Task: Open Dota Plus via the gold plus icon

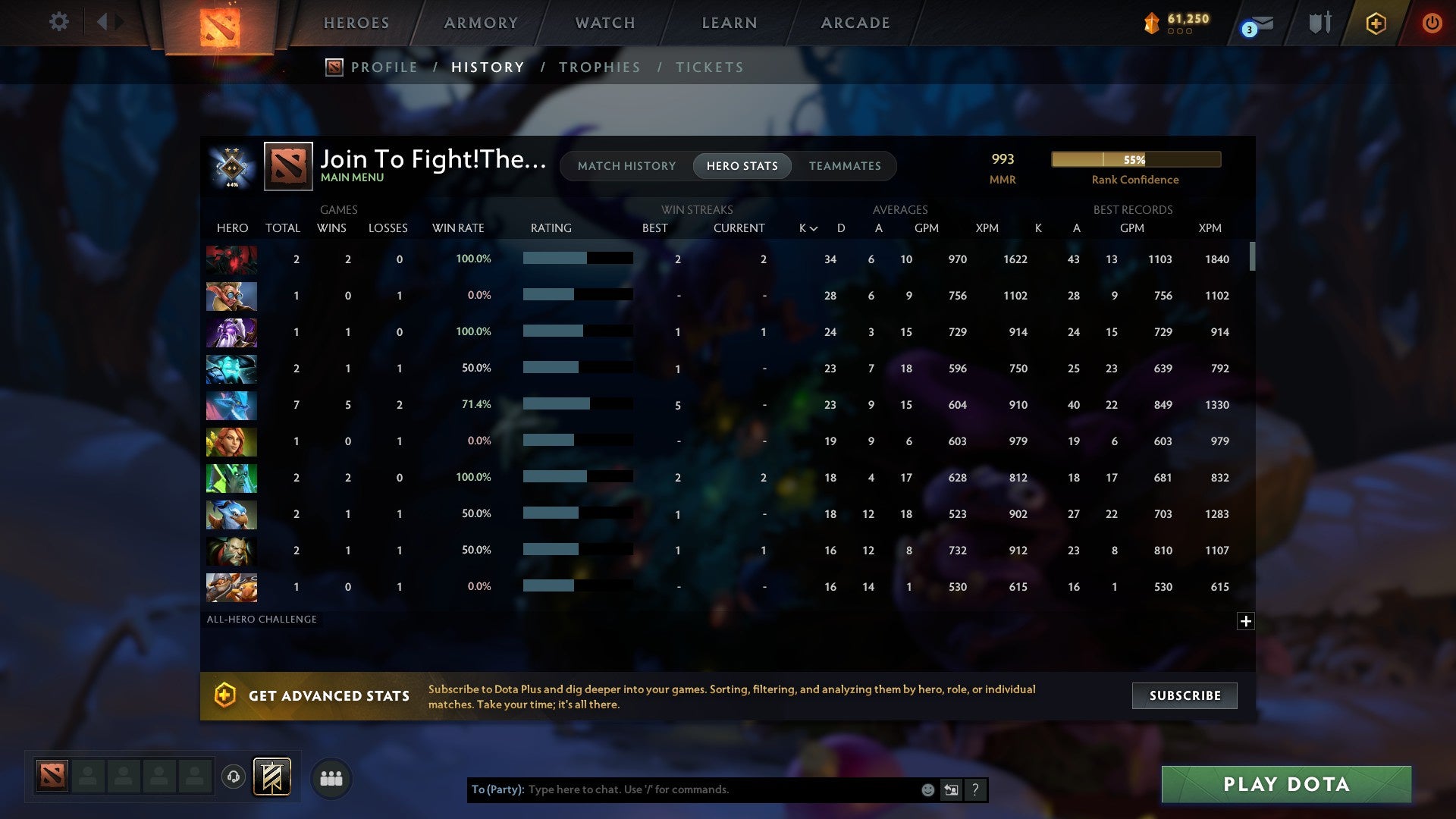Action: coord(1376,23)
